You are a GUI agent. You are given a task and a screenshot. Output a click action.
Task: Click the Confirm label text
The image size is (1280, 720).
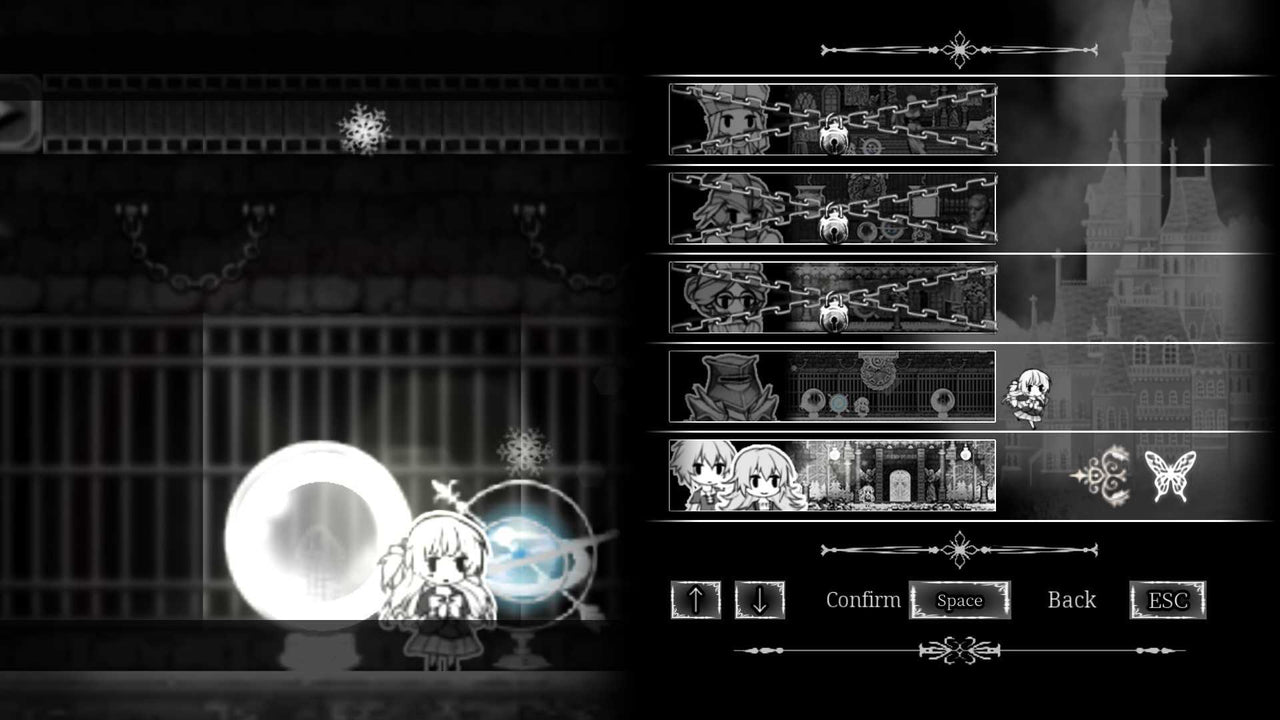pyautogui.click(x=862, y=601)
